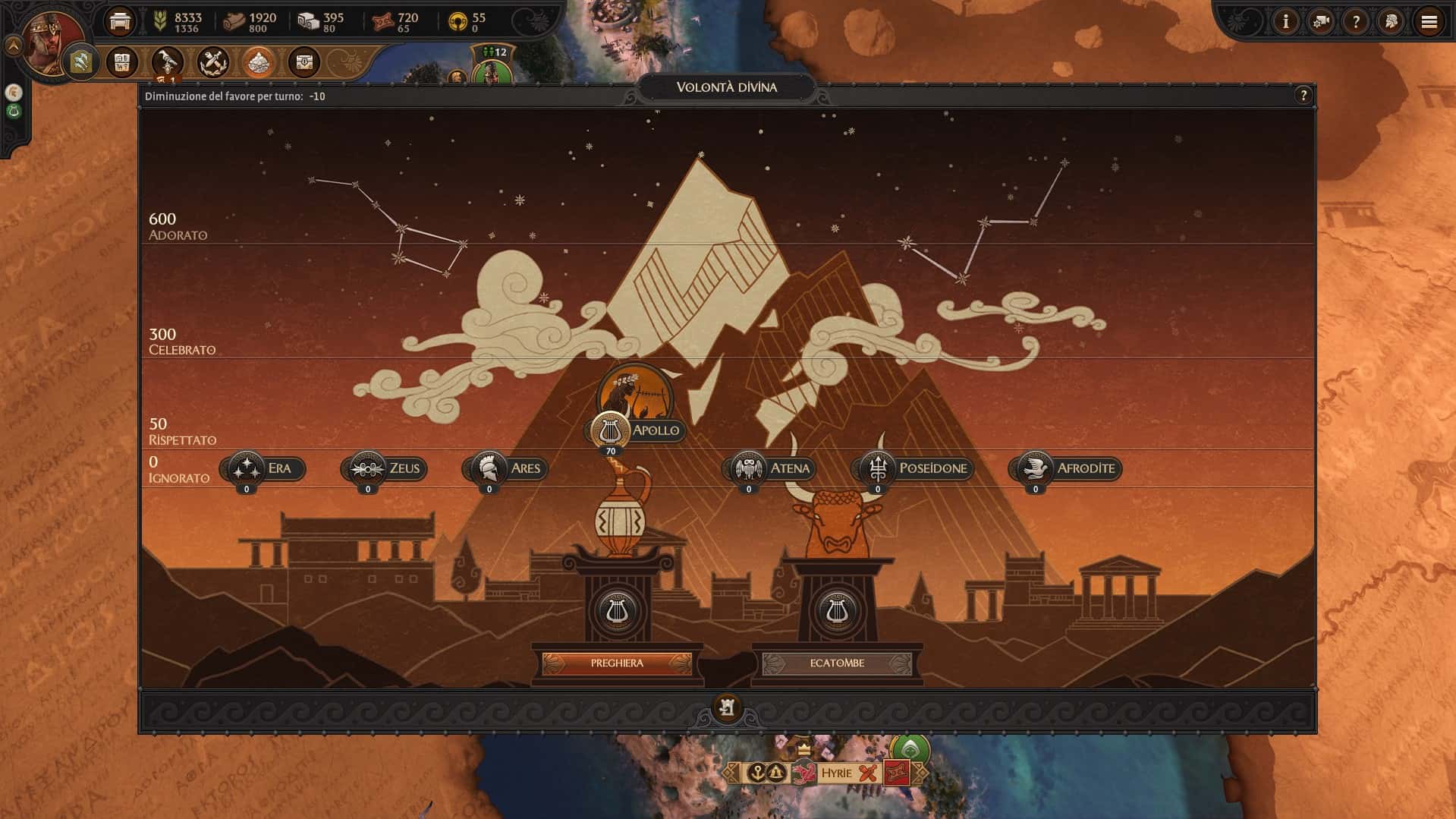Open the temple building icon by resources
1456x819 pixels.
coord(120,22)
